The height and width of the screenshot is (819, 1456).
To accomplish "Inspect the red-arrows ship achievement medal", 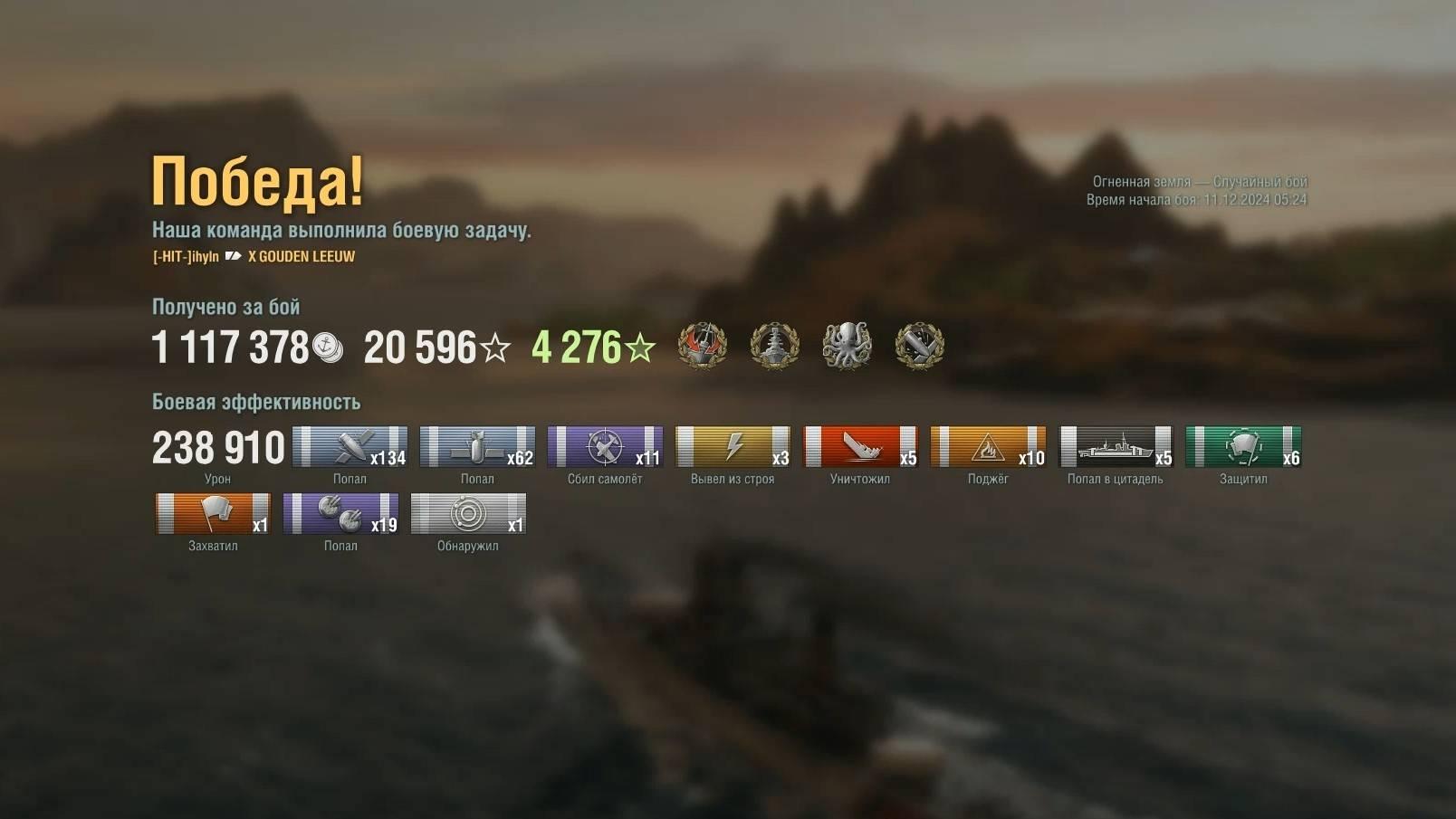I will 703,346.
